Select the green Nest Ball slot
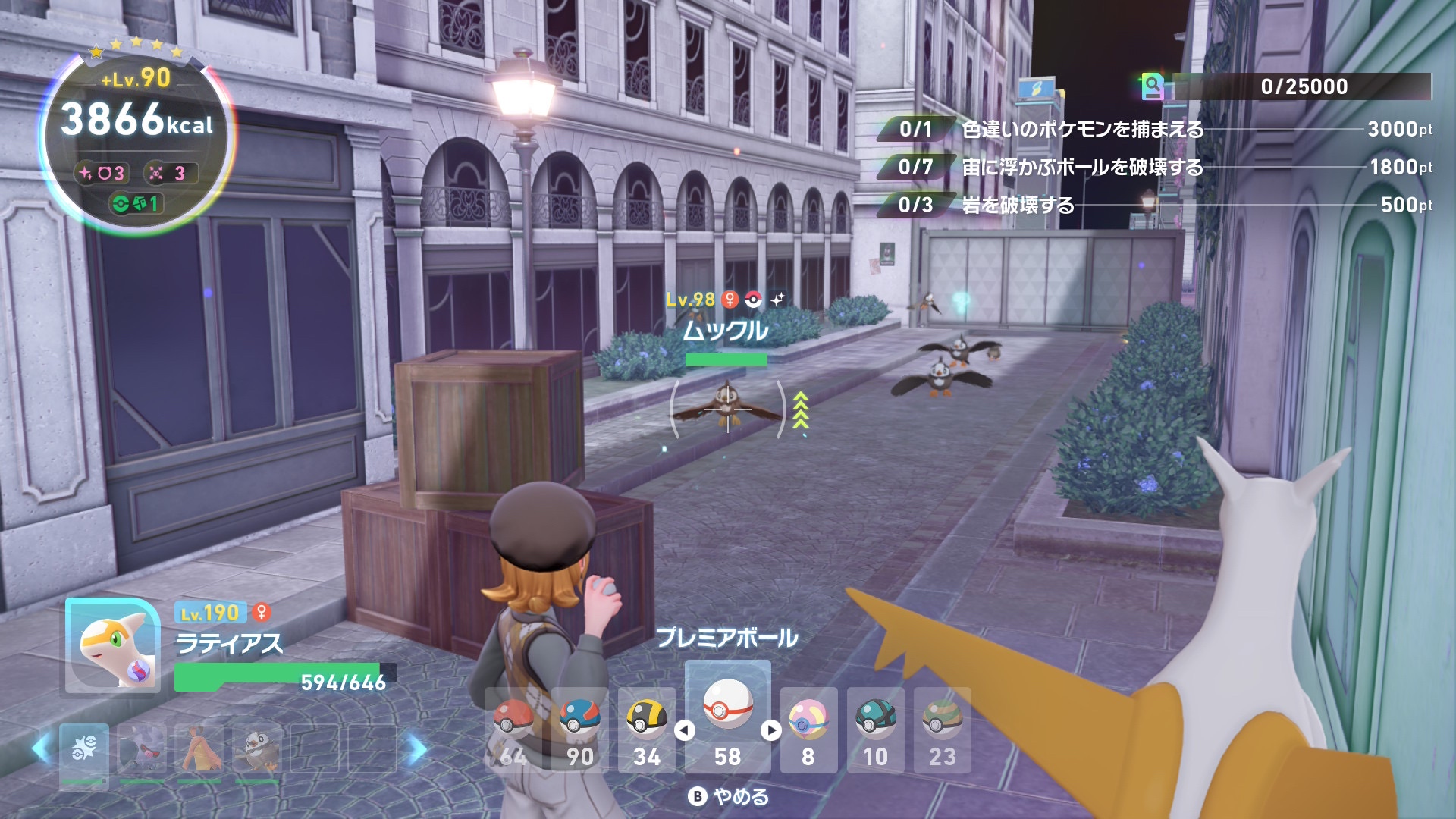The width and height of the screenshot is (1456, 819). point(942,730)
